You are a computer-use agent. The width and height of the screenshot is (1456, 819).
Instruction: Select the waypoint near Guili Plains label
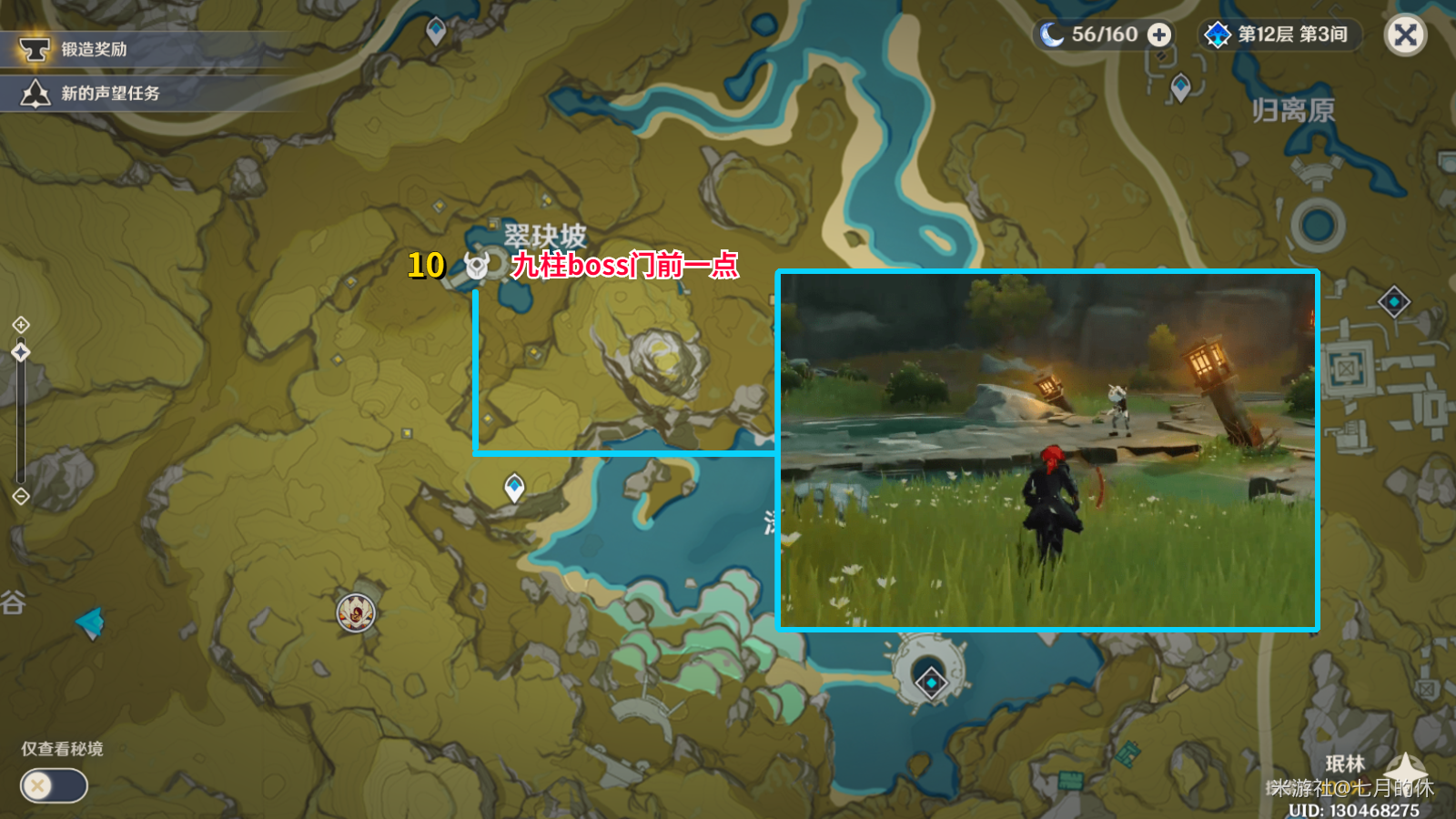tap(1180, 87)
